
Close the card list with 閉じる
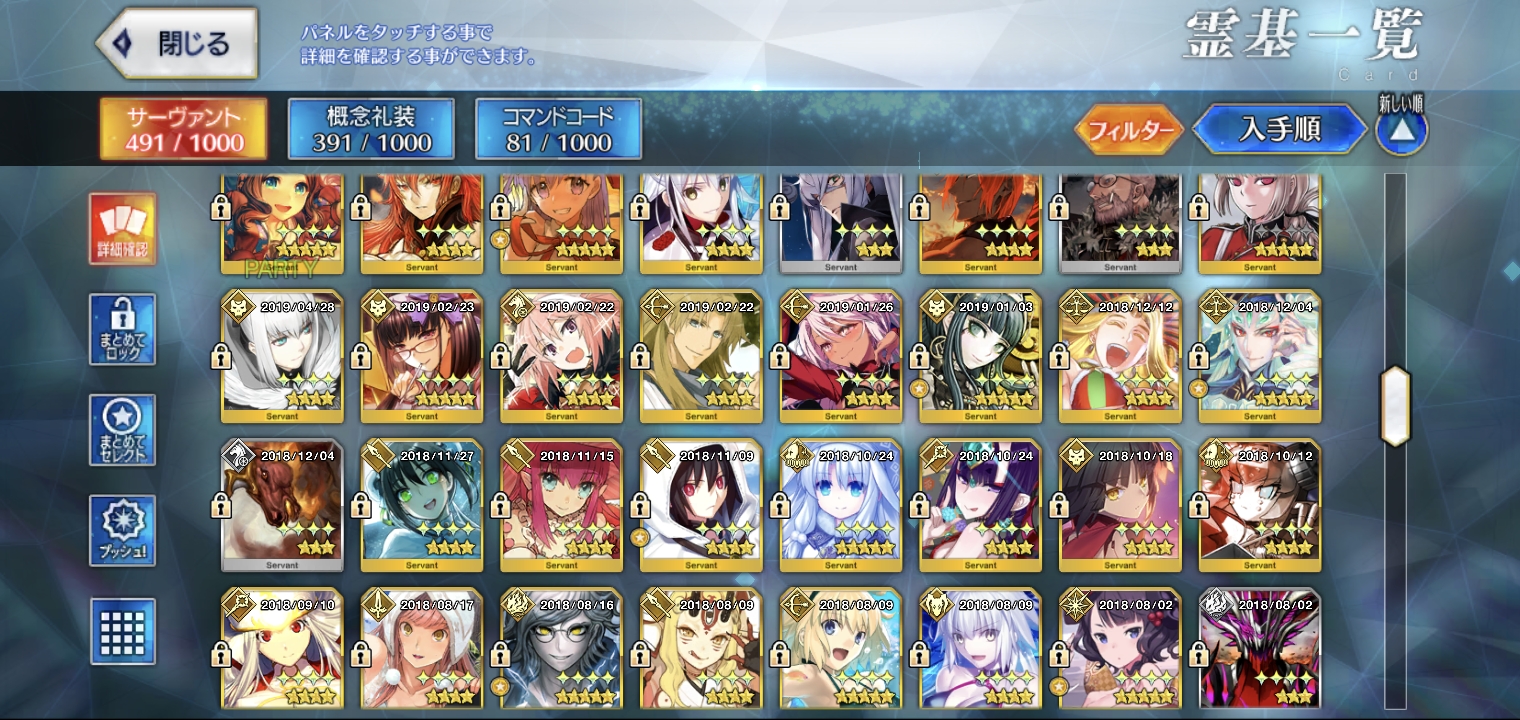click(176, 44)
